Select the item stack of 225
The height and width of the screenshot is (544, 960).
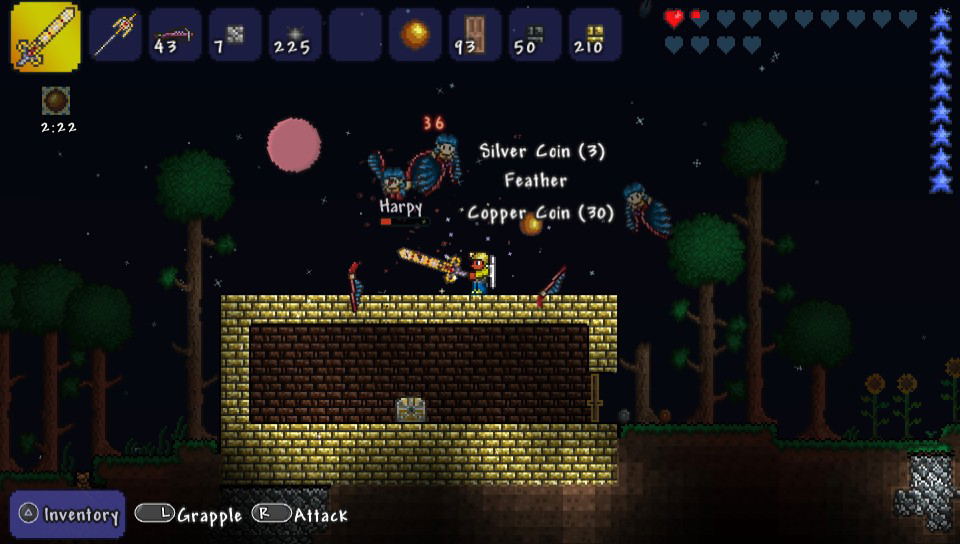(295, 35)
